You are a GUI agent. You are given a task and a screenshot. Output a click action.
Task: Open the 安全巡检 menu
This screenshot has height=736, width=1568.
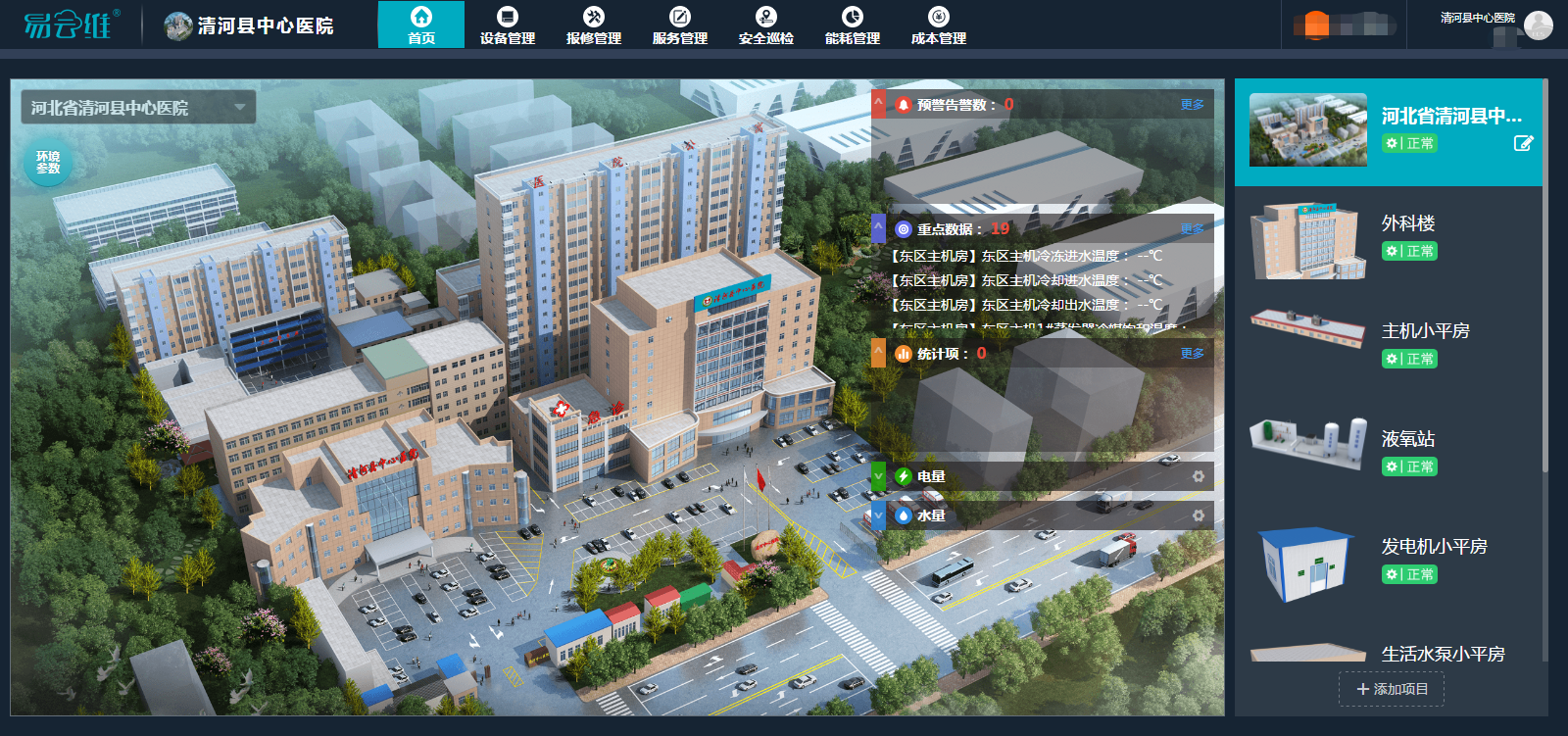click(766, 25)
